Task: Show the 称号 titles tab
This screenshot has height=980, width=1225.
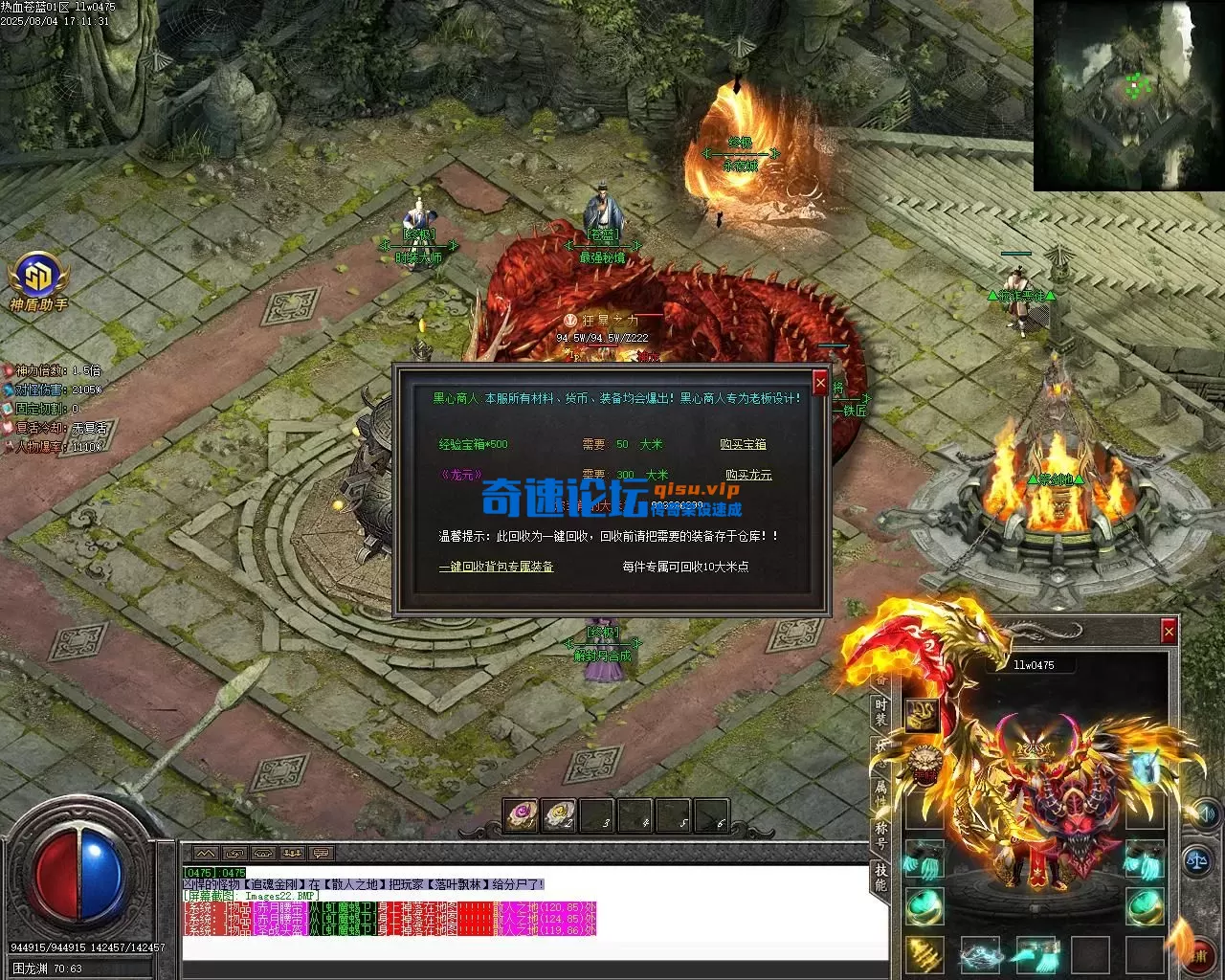Action: tap(880, 835)
